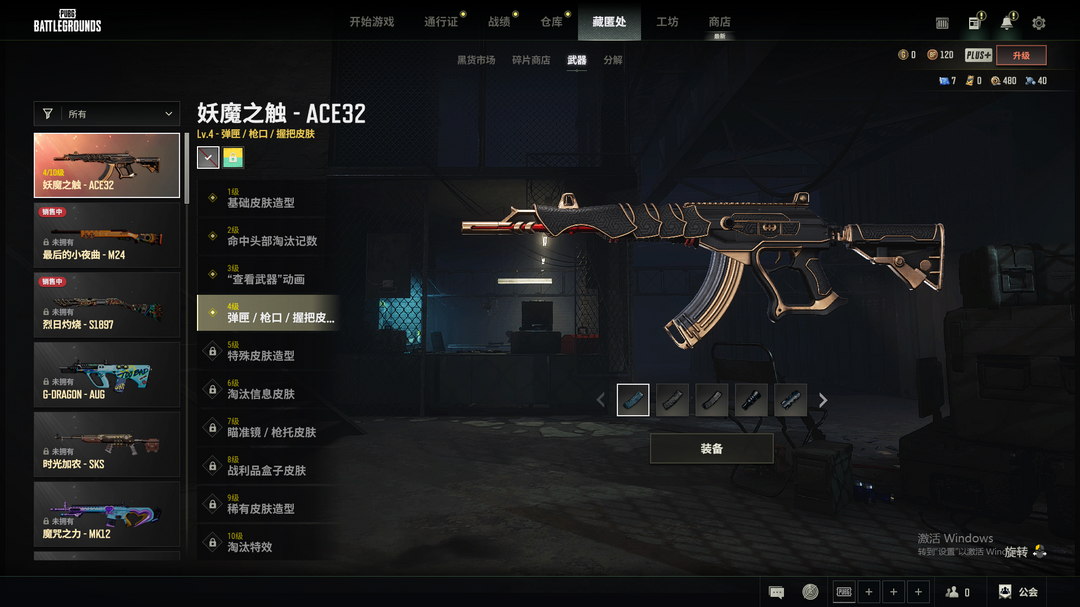Select 魔咒之力 - MK12 weapon skin
Image resolution: width=1080 pixels, height=607 pixels.
pos(107,514)
